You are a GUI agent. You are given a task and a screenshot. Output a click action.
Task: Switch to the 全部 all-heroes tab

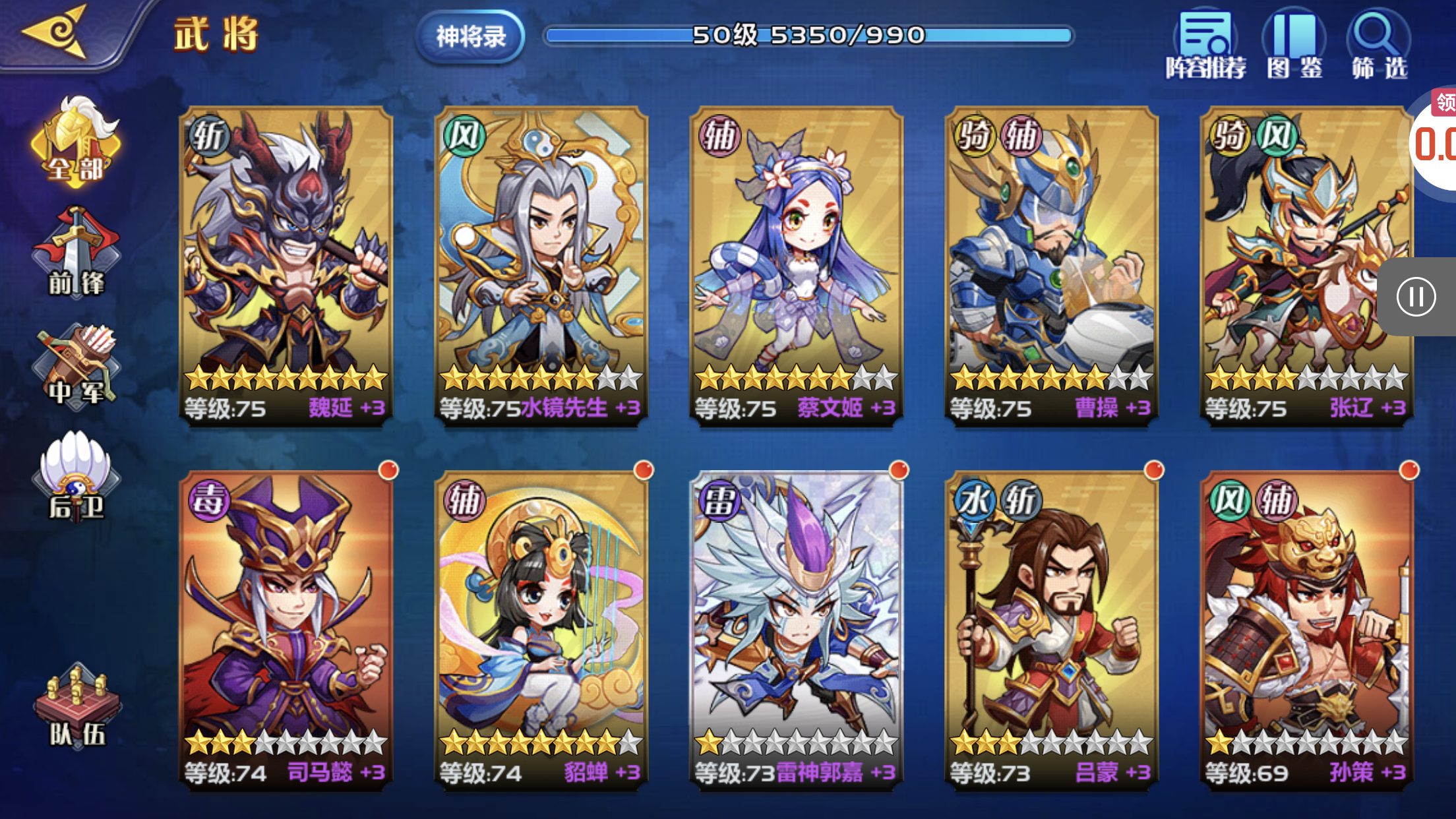point(75,142)
